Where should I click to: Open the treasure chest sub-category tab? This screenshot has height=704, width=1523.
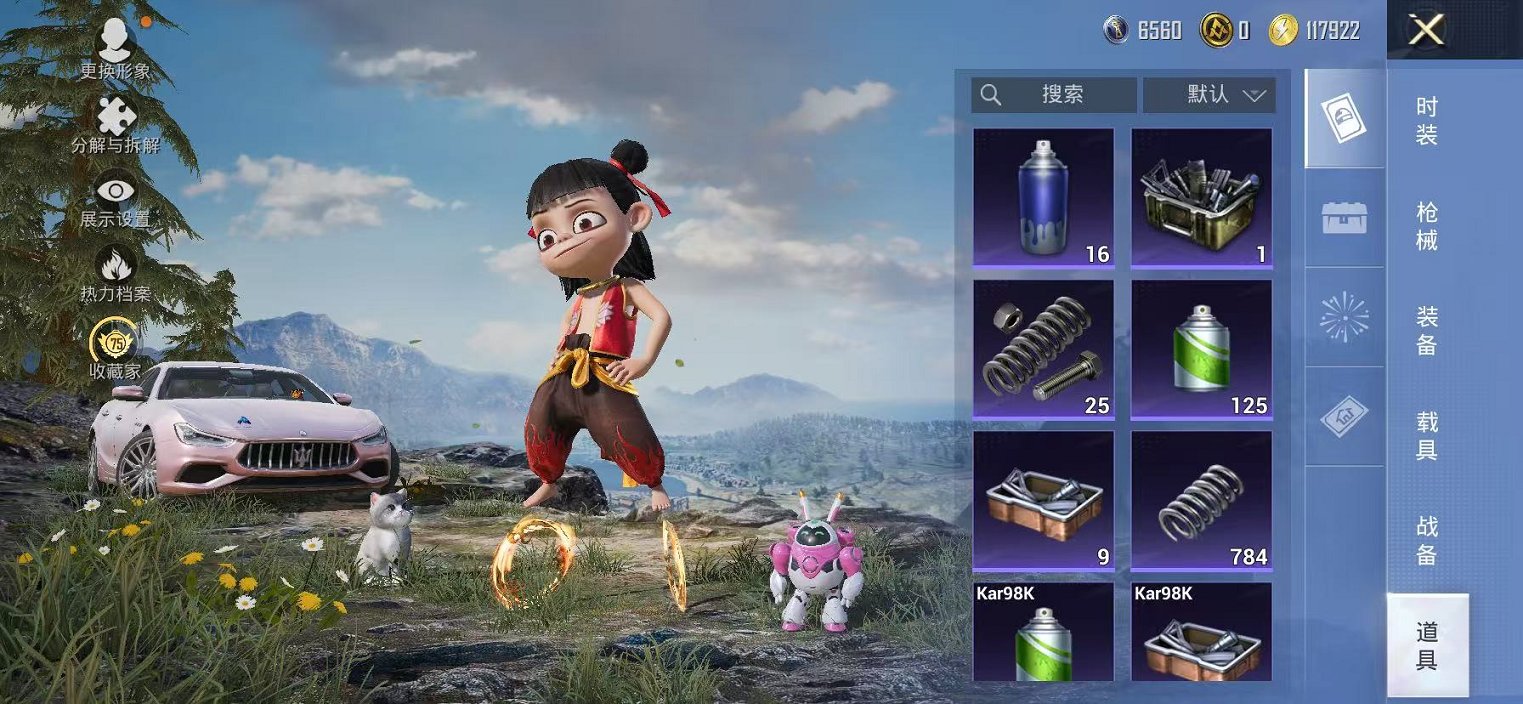1344,218
